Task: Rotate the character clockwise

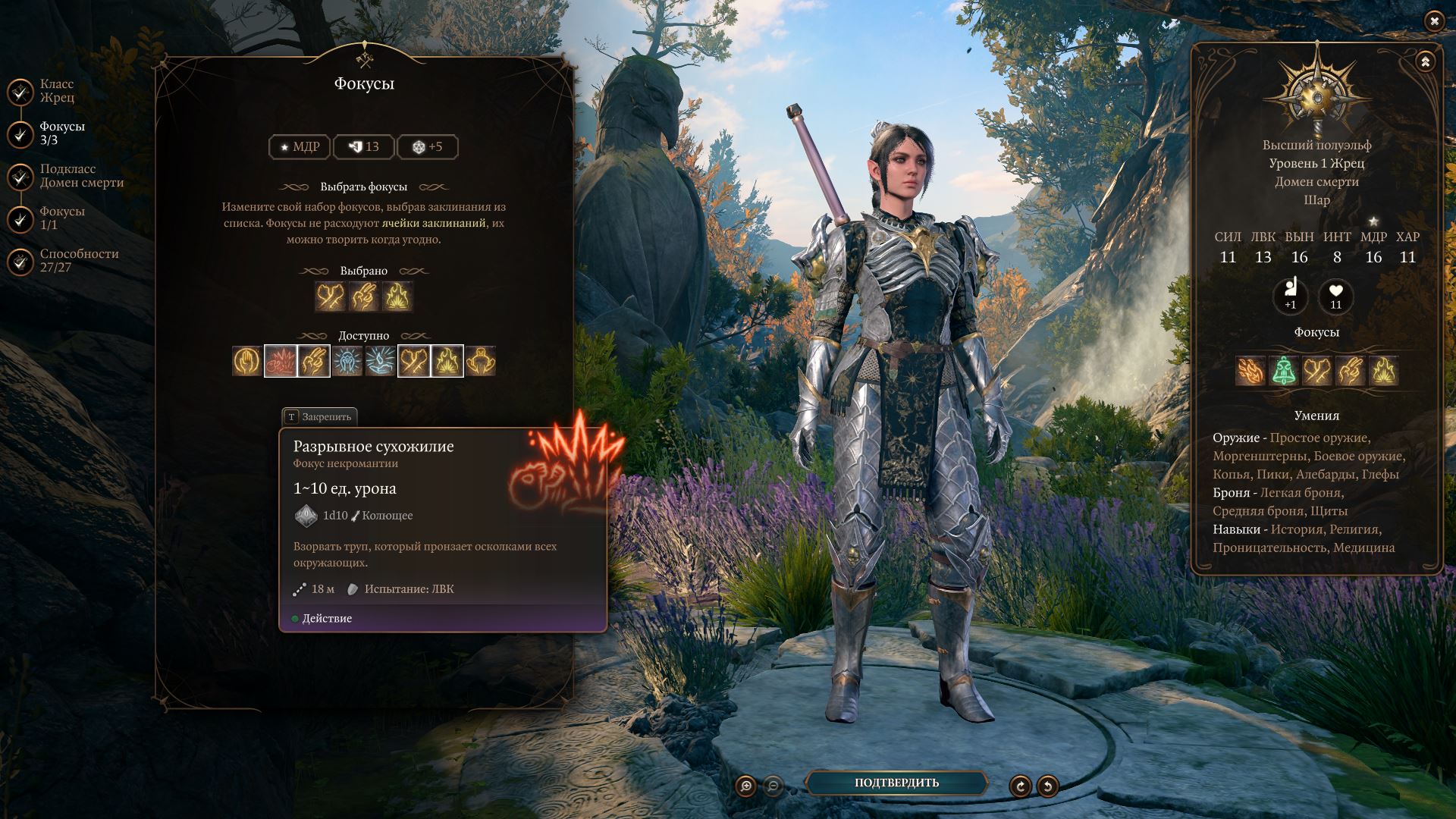Action: tap(1020, 786)
